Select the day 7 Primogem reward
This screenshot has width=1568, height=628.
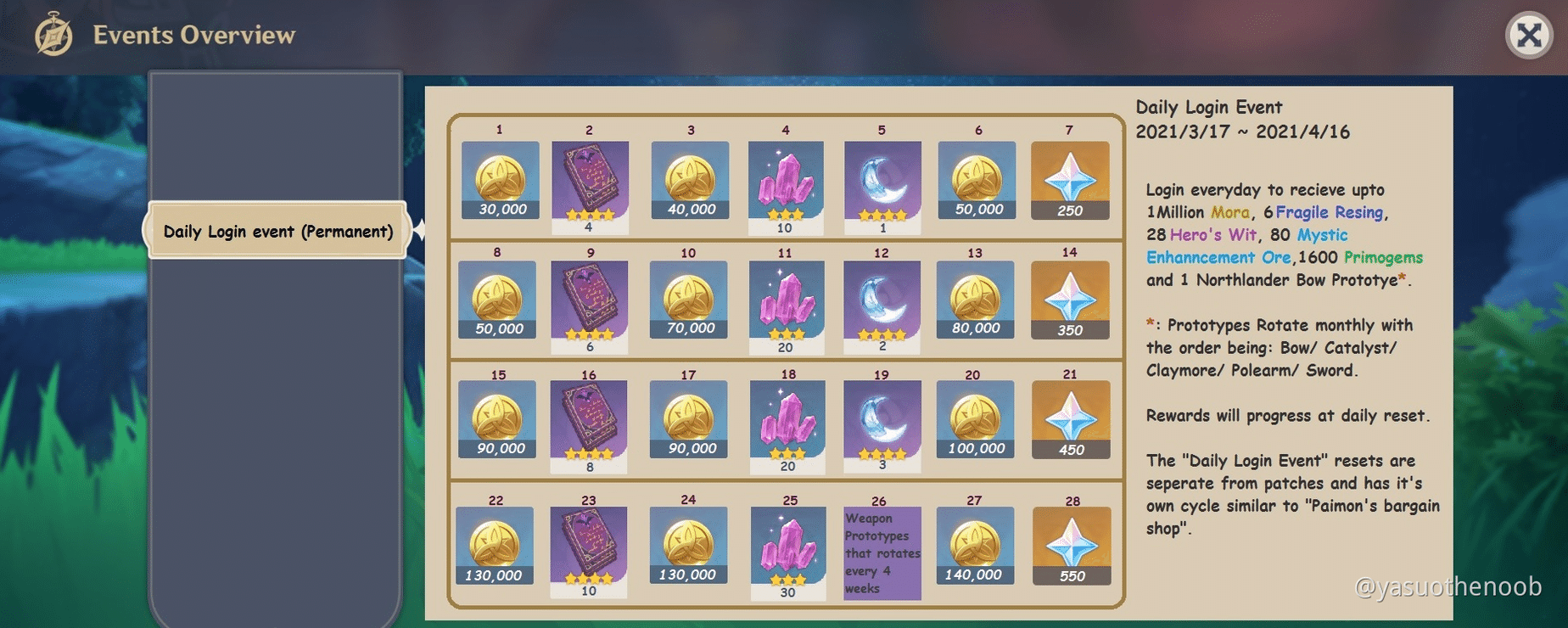pyautogui.click(x=1071, y=178)
